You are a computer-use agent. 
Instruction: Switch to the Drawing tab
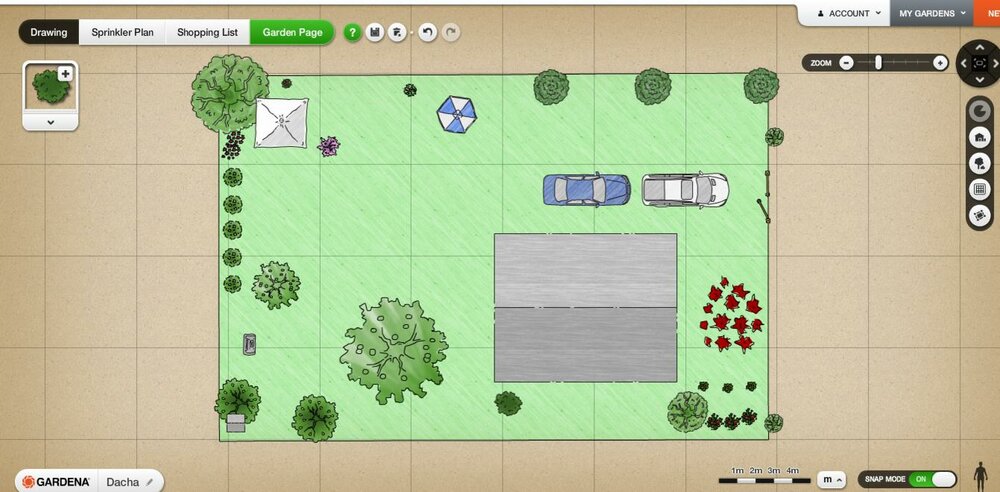(49, 32)
